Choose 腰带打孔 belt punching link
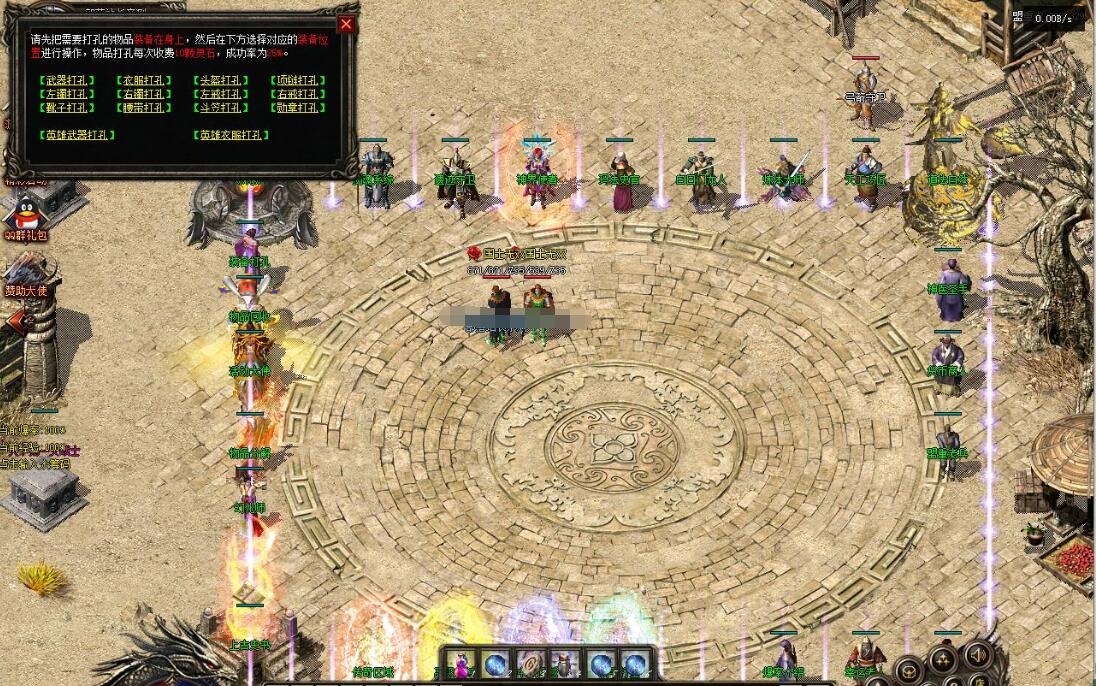The width and height of the screenshot is (1096, 686). (x=141, y=108)
